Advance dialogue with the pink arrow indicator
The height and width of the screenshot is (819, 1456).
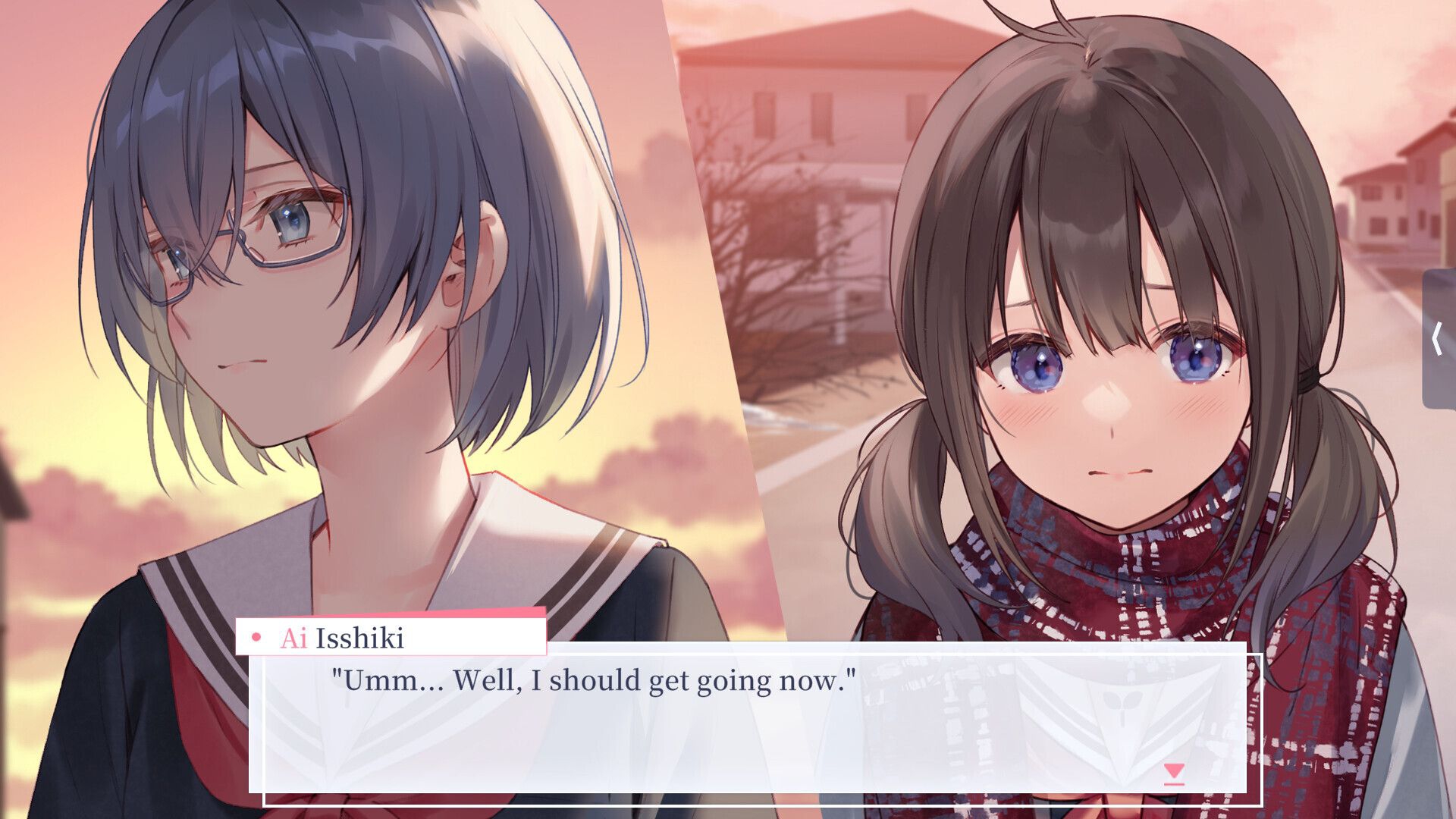point(1174,773)
